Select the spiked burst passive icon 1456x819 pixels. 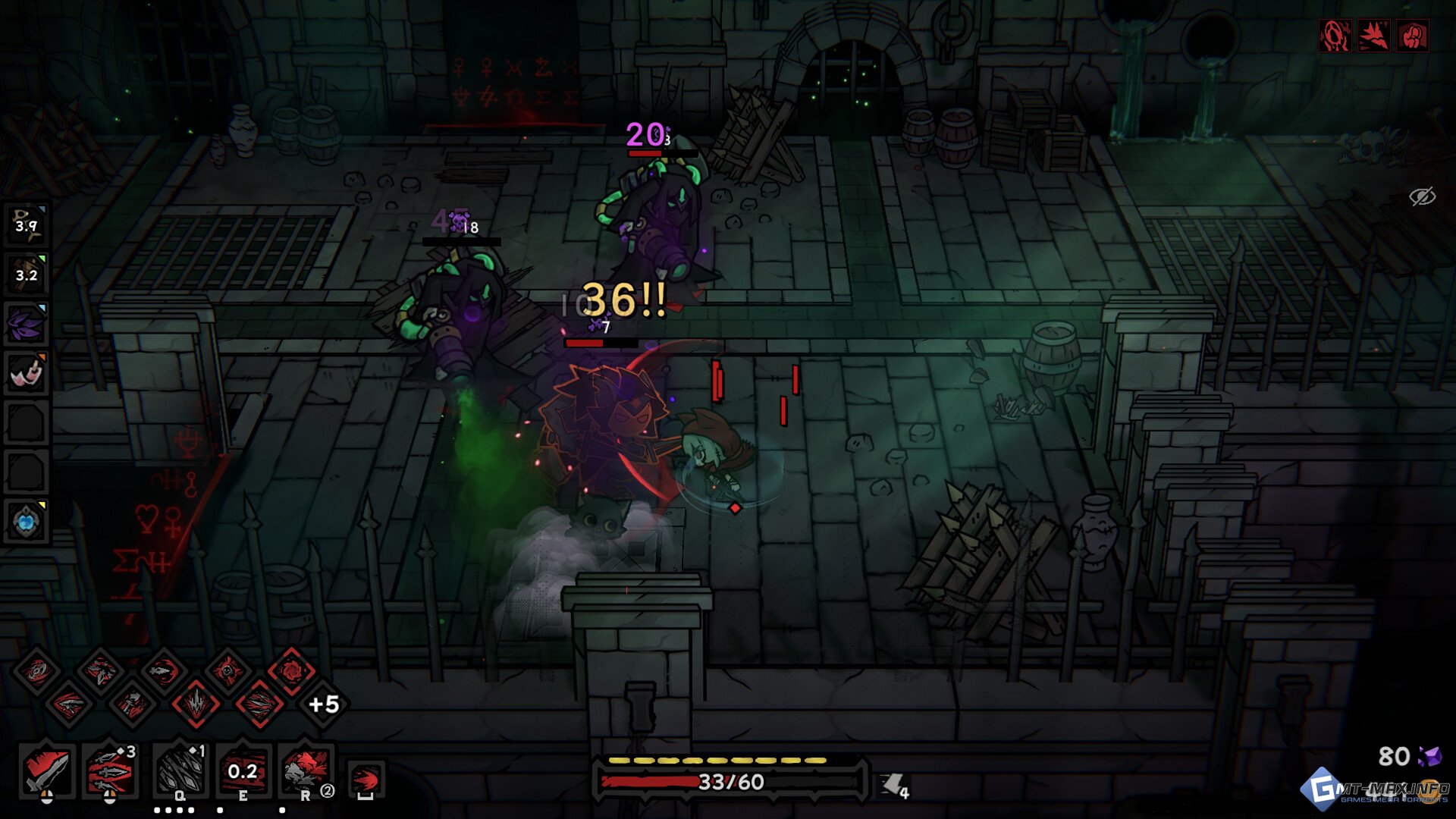click(196, 704)
